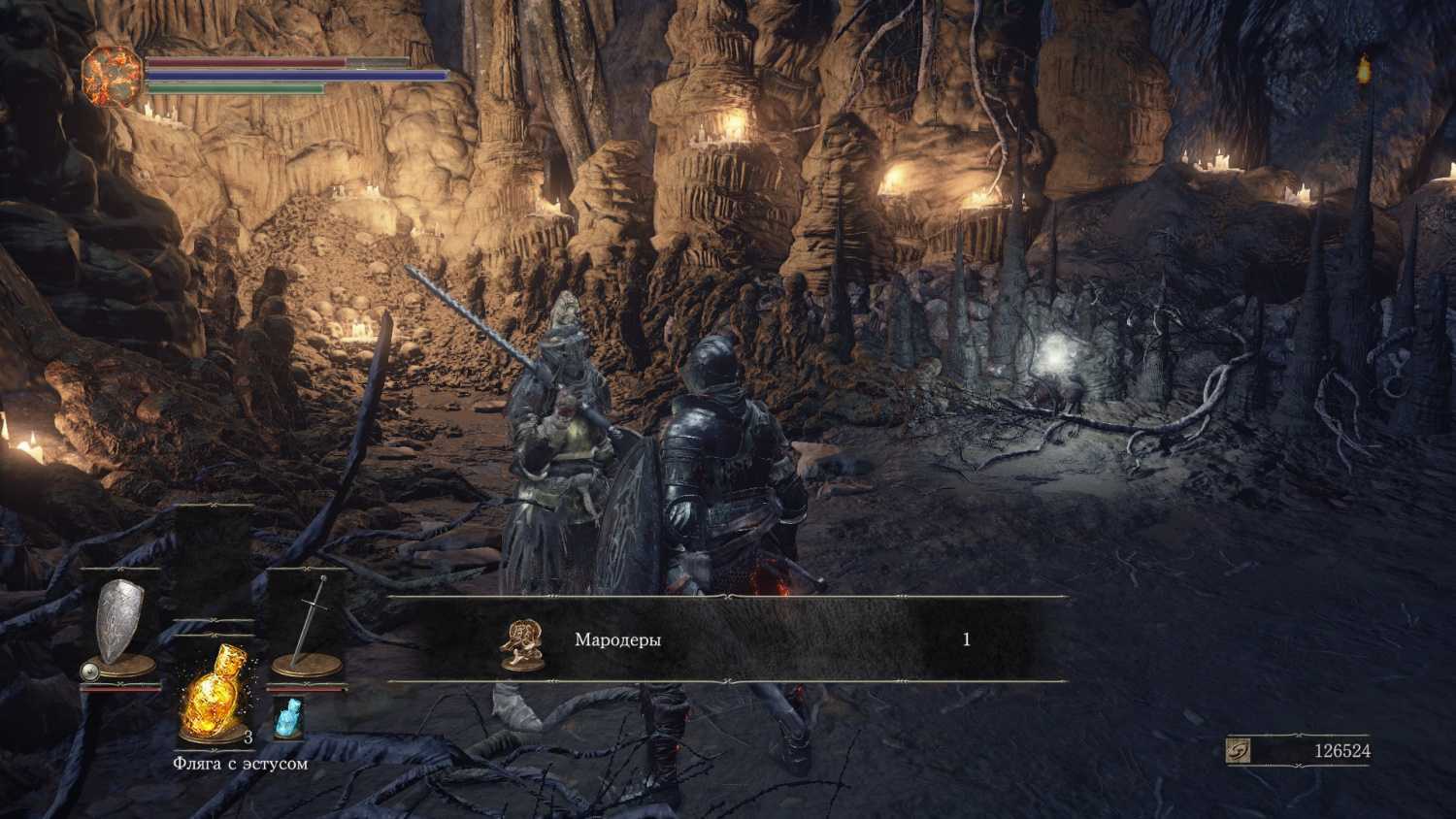1456x819 pixels.
Task: Click the ember character status icon
Action: (x=112, y=76)
